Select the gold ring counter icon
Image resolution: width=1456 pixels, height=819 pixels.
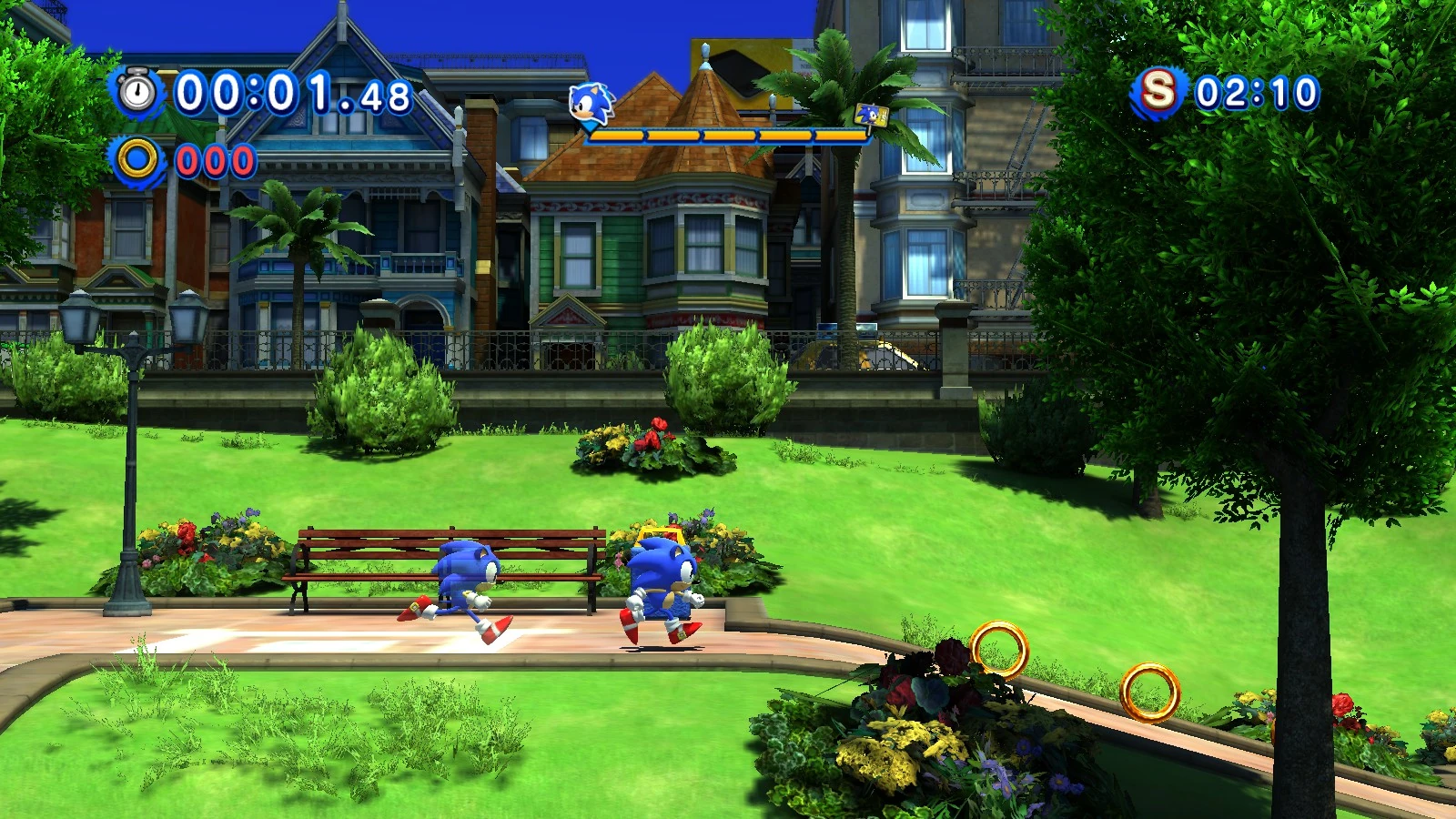[137, 160]
